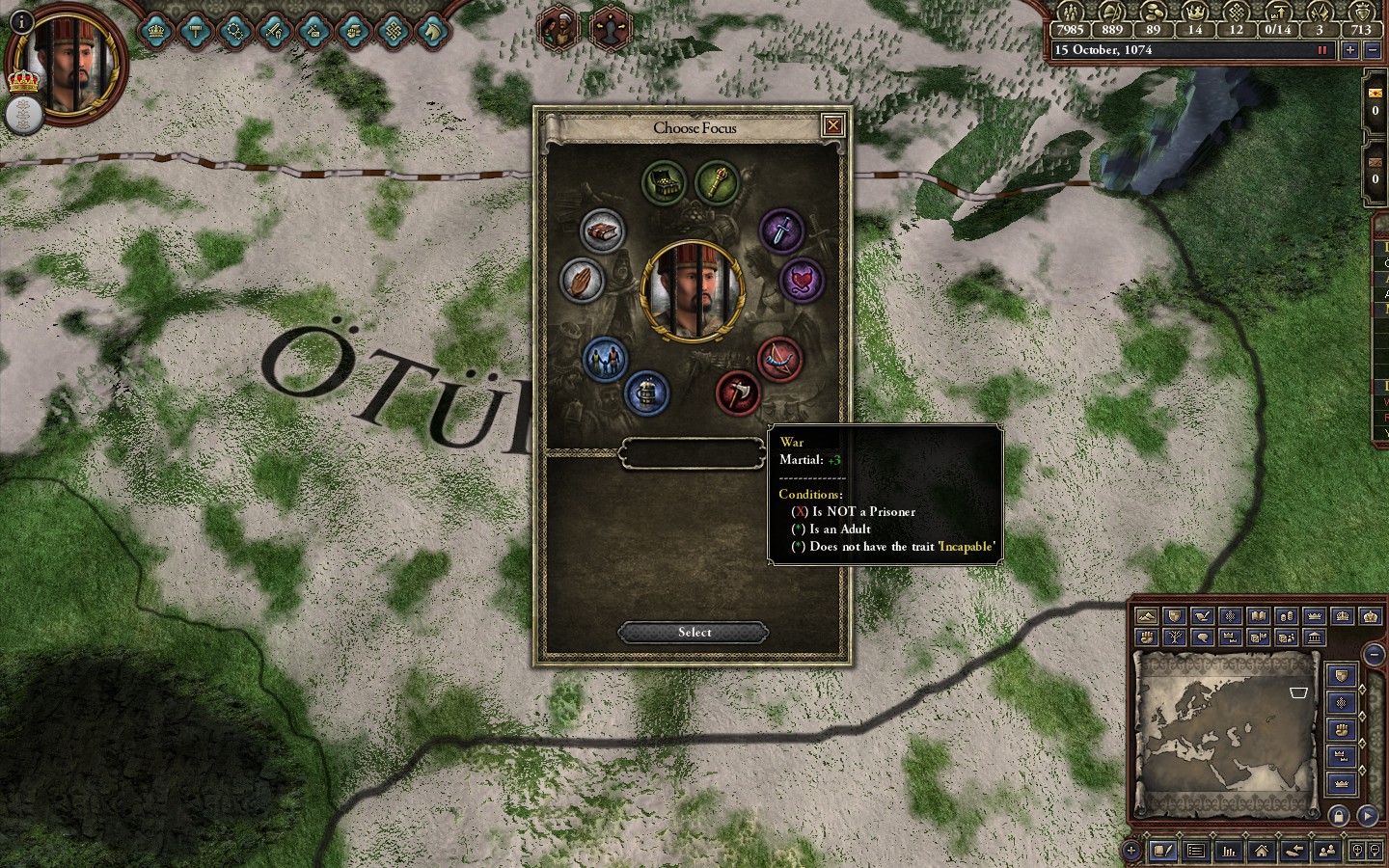Select the axe War focus
Image resolution: width=1389 pixels, height=868 pixels.
[x=738, y=393]
